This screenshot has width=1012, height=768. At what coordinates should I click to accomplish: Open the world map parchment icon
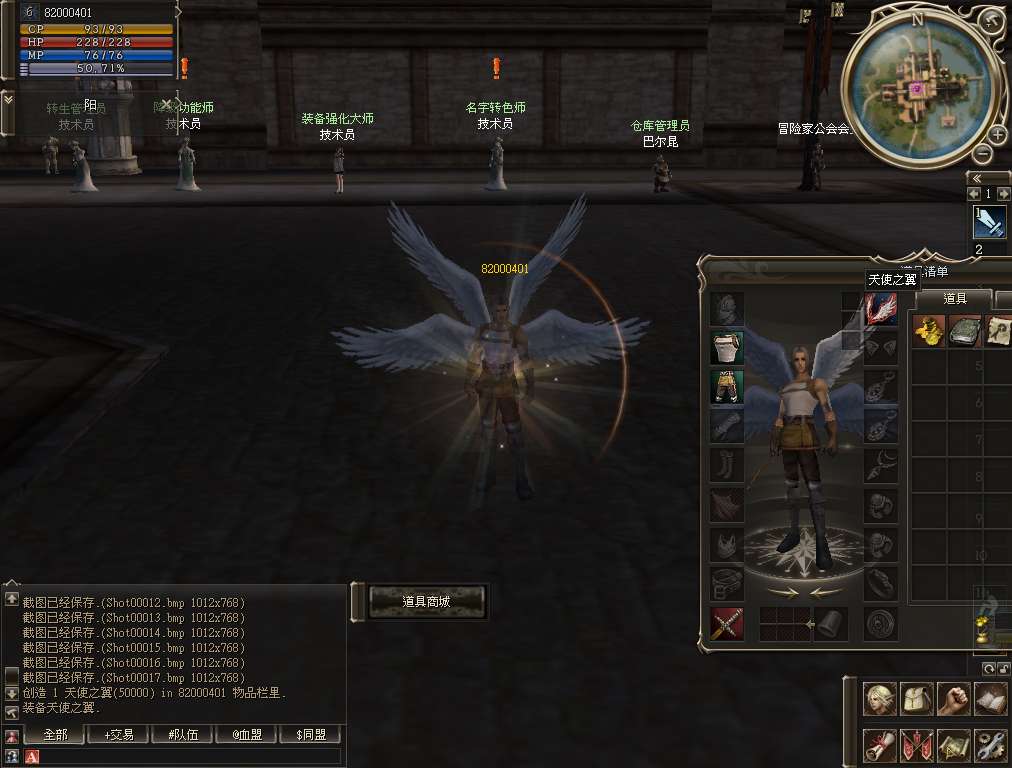953,745
